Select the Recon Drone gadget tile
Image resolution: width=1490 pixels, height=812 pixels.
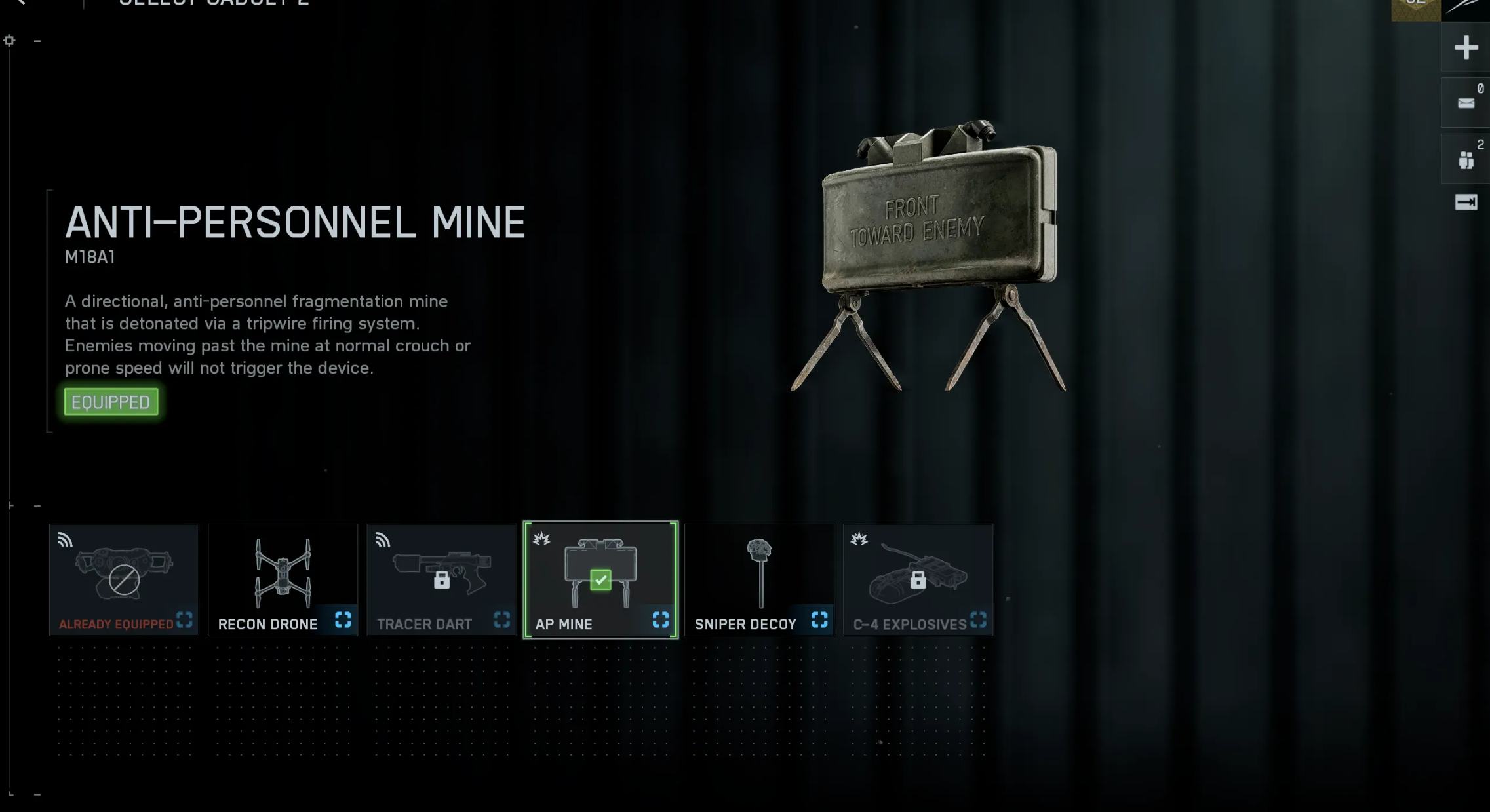[x=283, y=578]
